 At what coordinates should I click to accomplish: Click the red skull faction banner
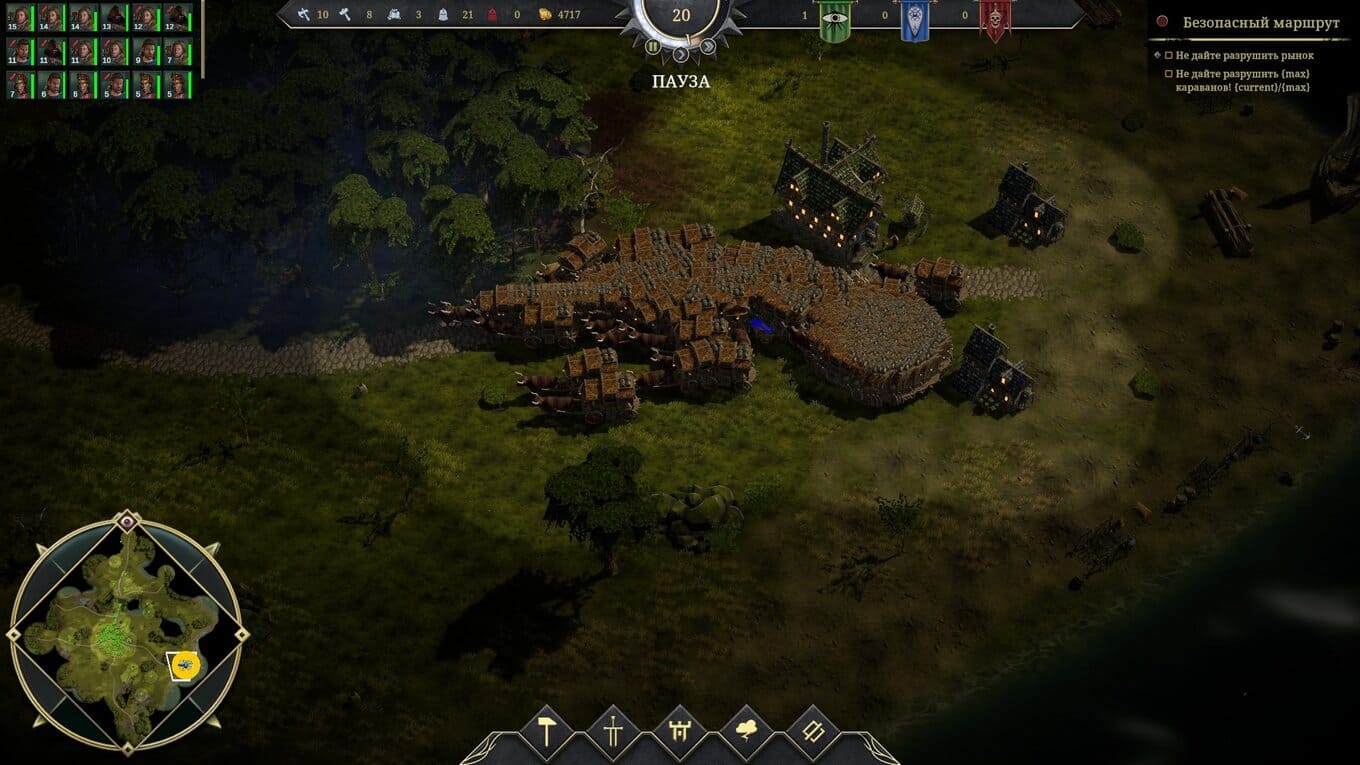click(x=994, y=20)
